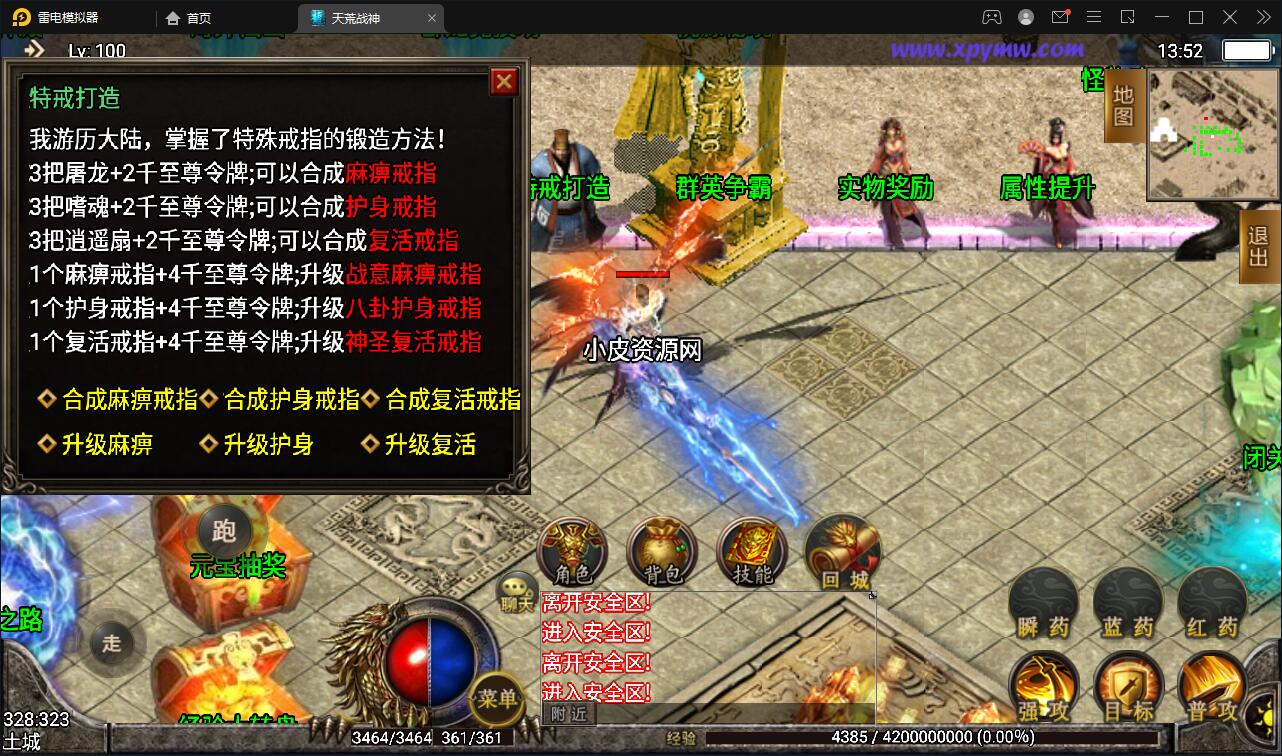Open the 聊天 chat bubble icon
The width and height of the screenshot is (1282, 756).
click(x=516, y=584)
